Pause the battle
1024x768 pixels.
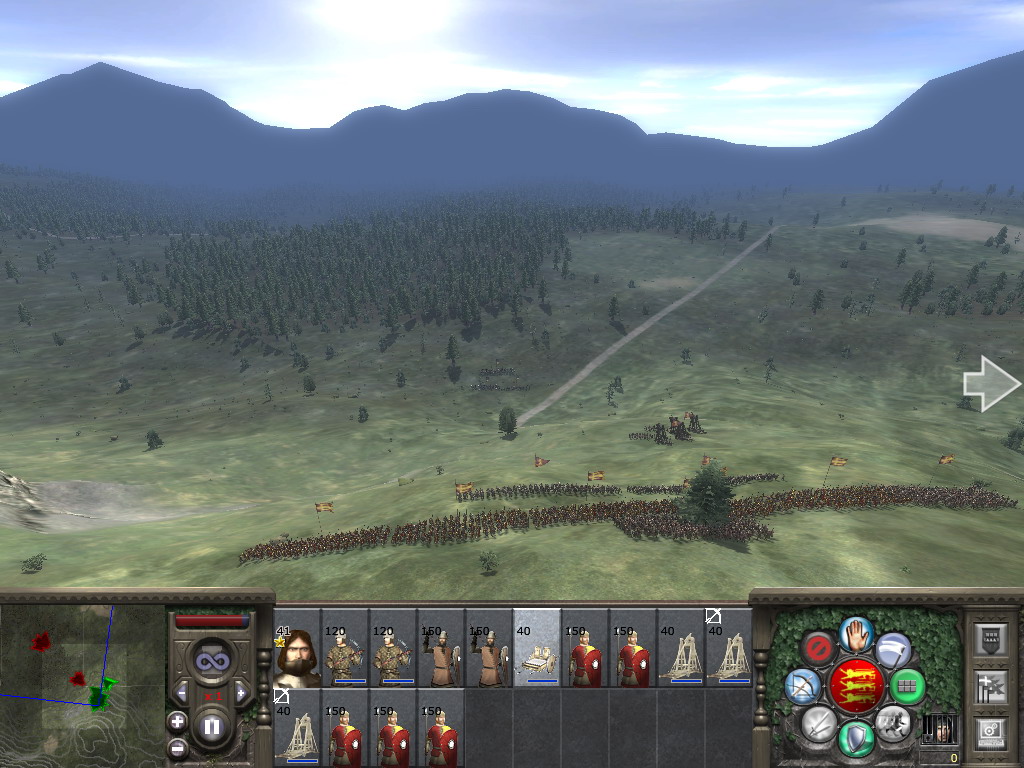pyautogui.click(x=211, y=727)
